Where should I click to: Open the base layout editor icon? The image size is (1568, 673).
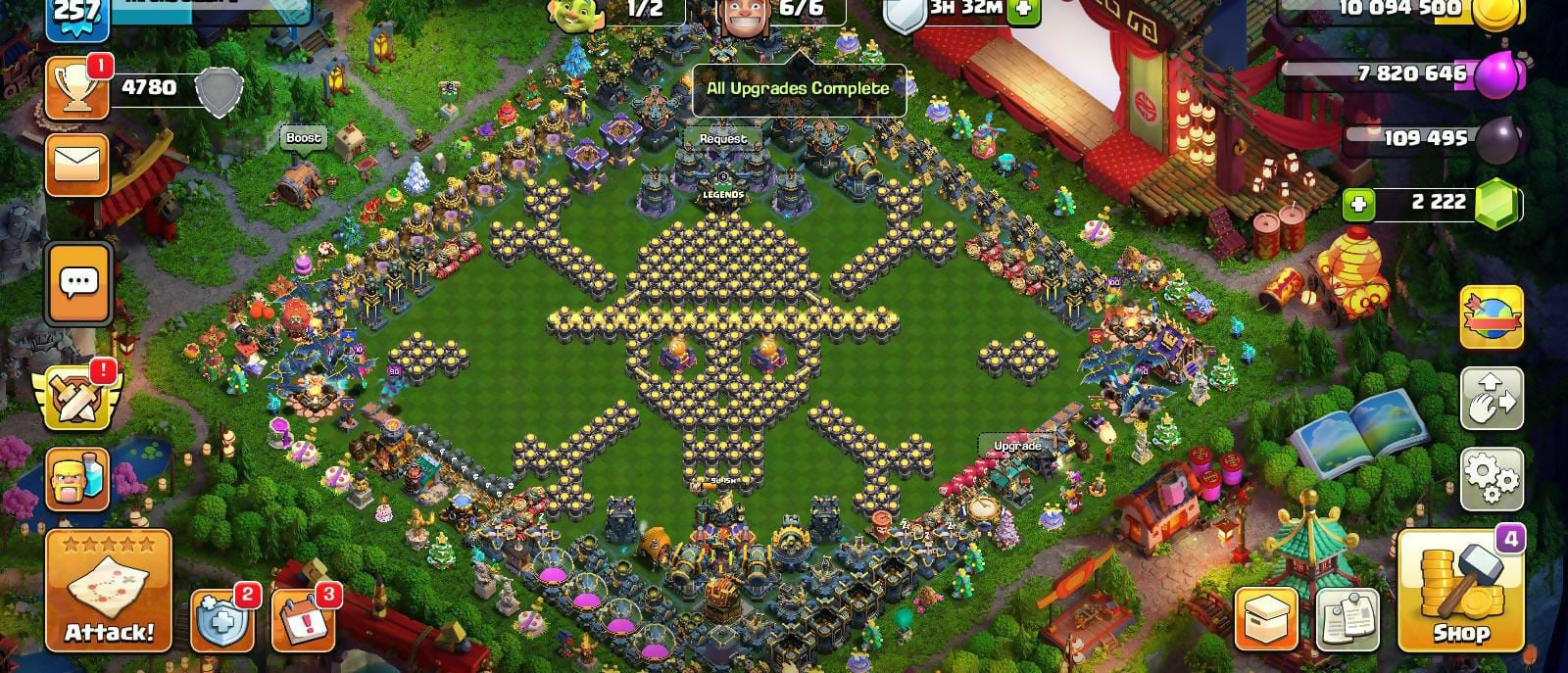pos(1492,397)
